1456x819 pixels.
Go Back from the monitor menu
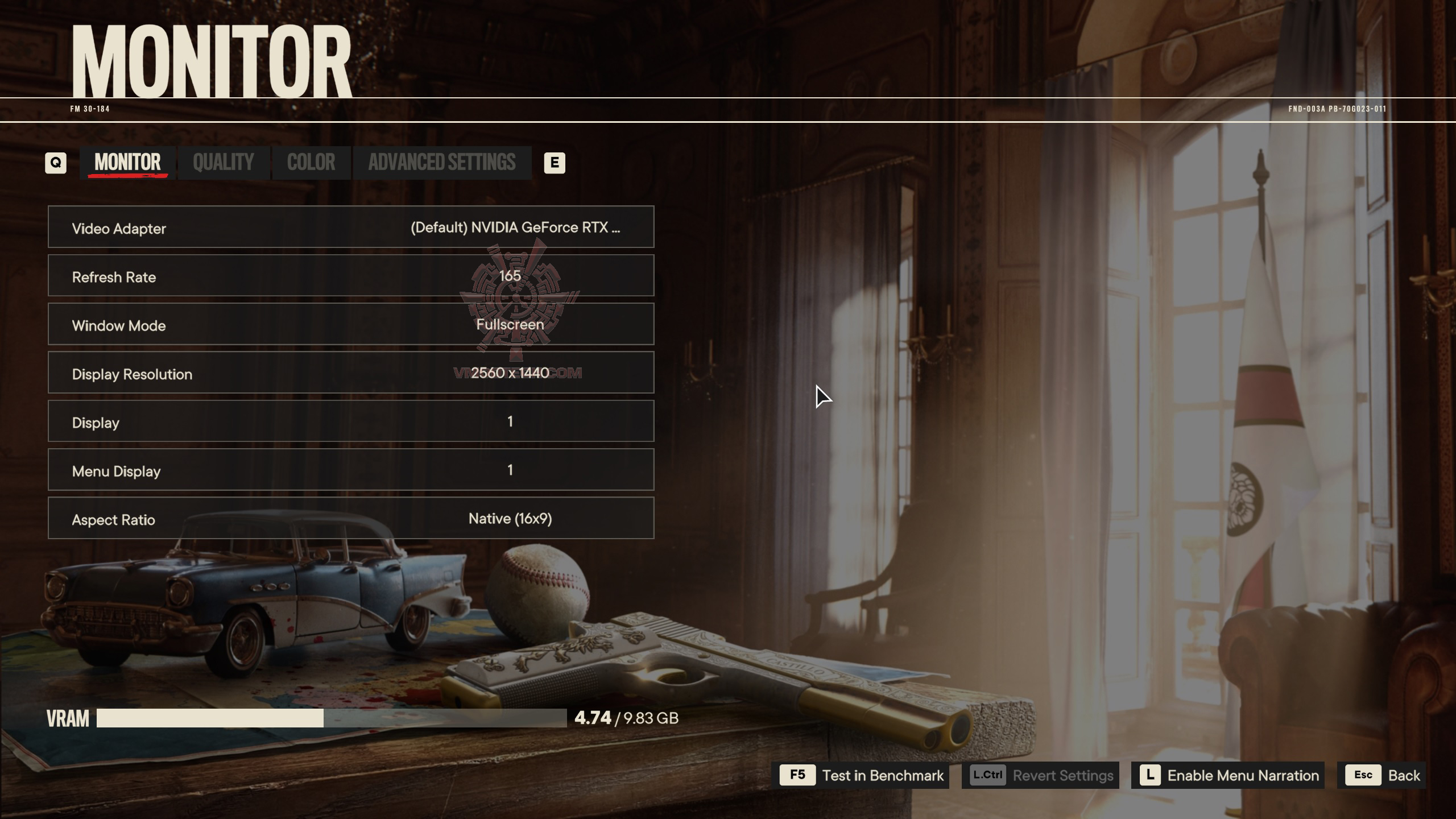(1382, 775)
